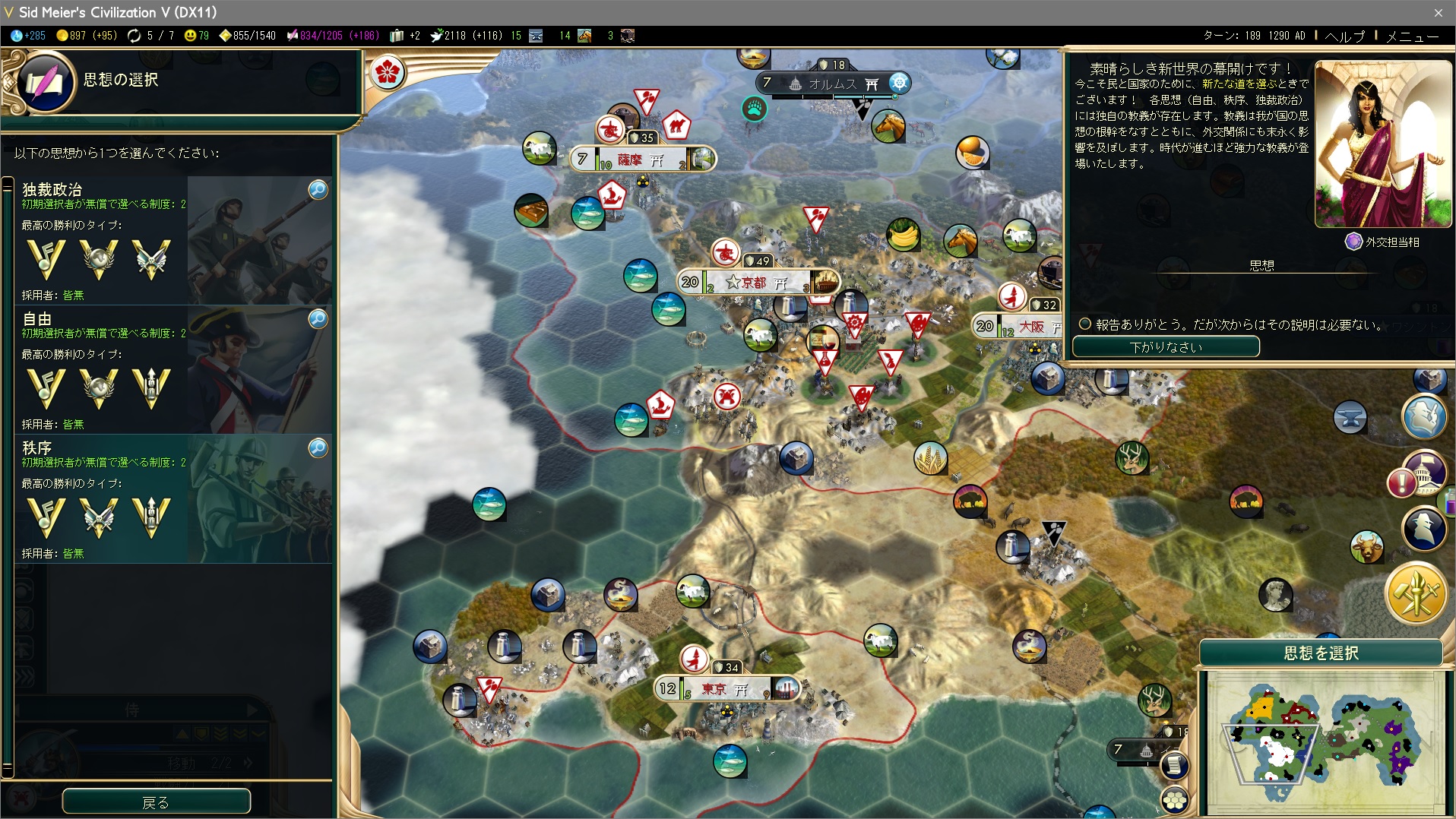Open the メニュー game menu
Screen dimensions: 1456x819
tap(1412, 36)
